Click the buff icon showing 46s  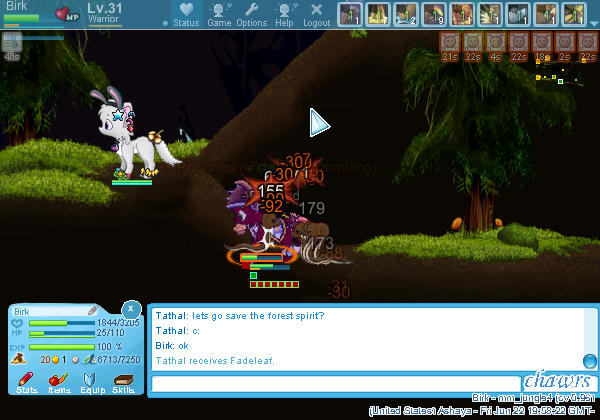11,45
